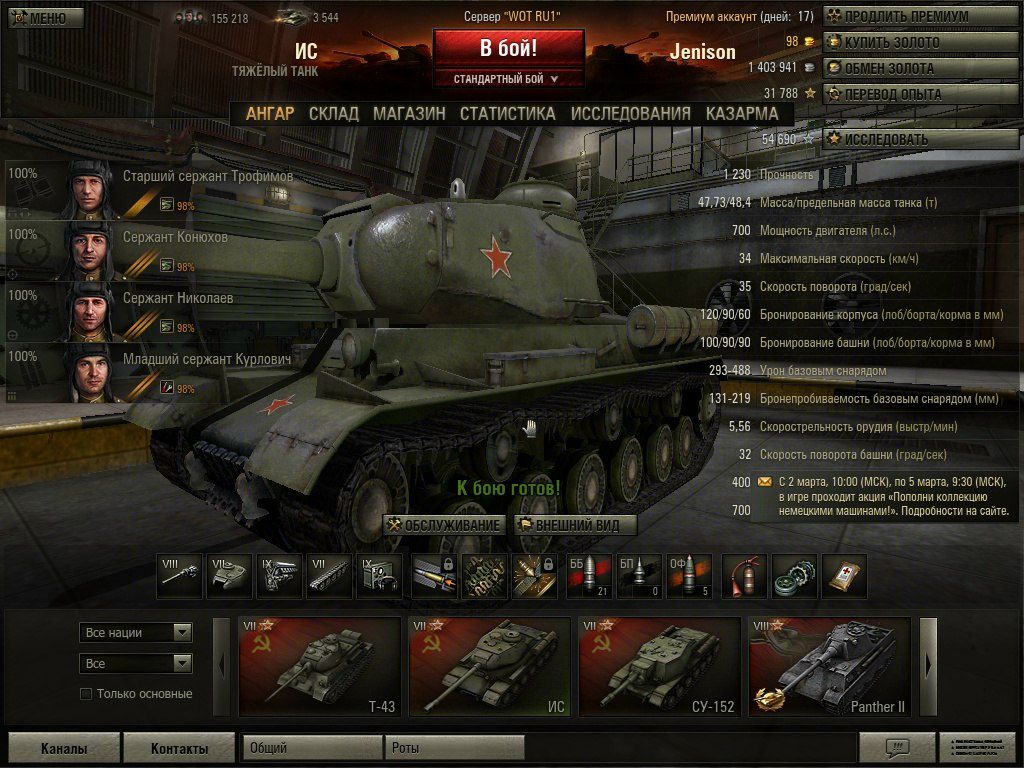The width and height of the screenshot is (1024, 768).
Task: Open the Казарма tab
Action: coord(741,113)
